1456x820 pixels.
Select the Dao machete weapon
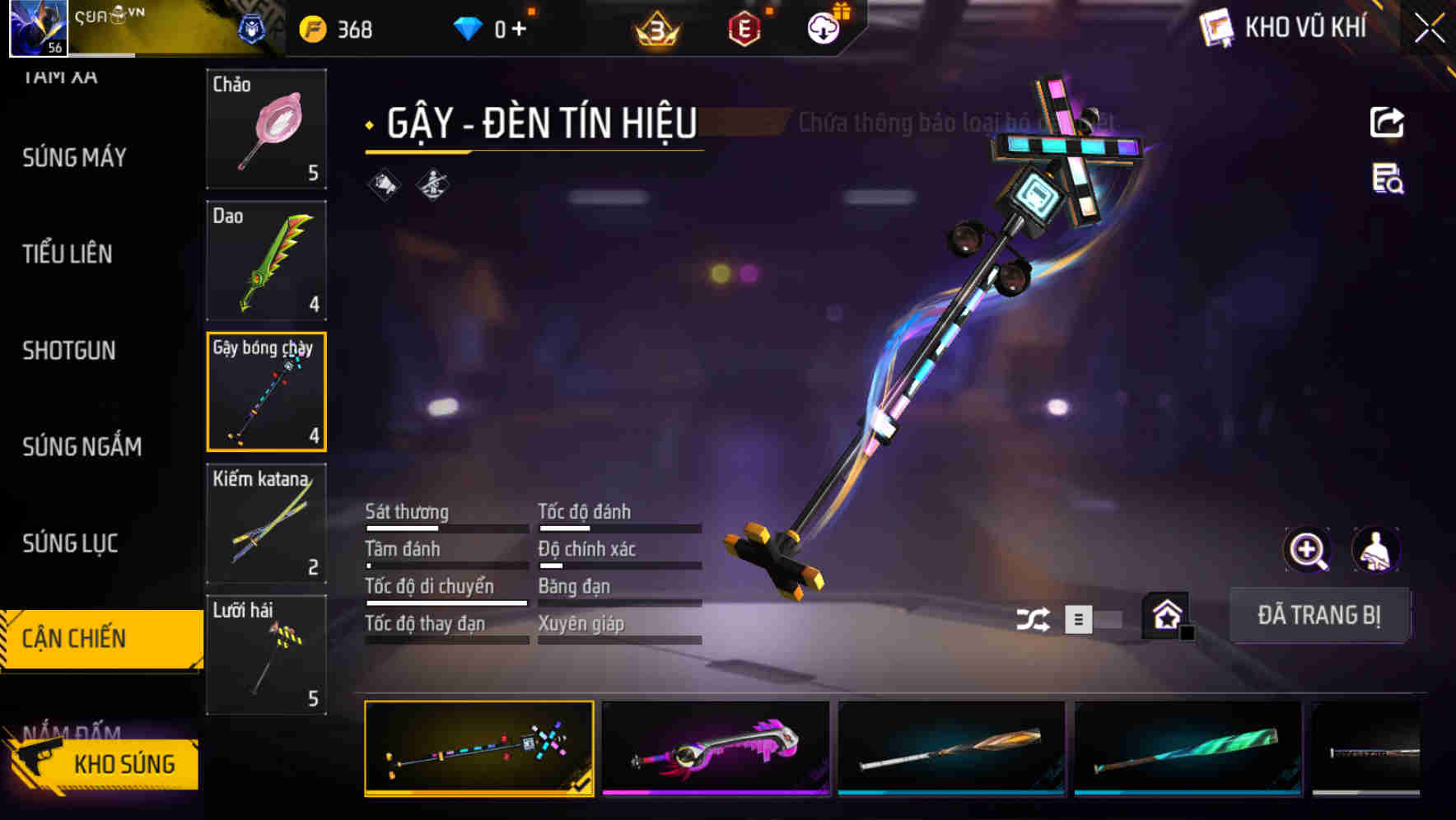pyautogui.click(x=266, y=260)
